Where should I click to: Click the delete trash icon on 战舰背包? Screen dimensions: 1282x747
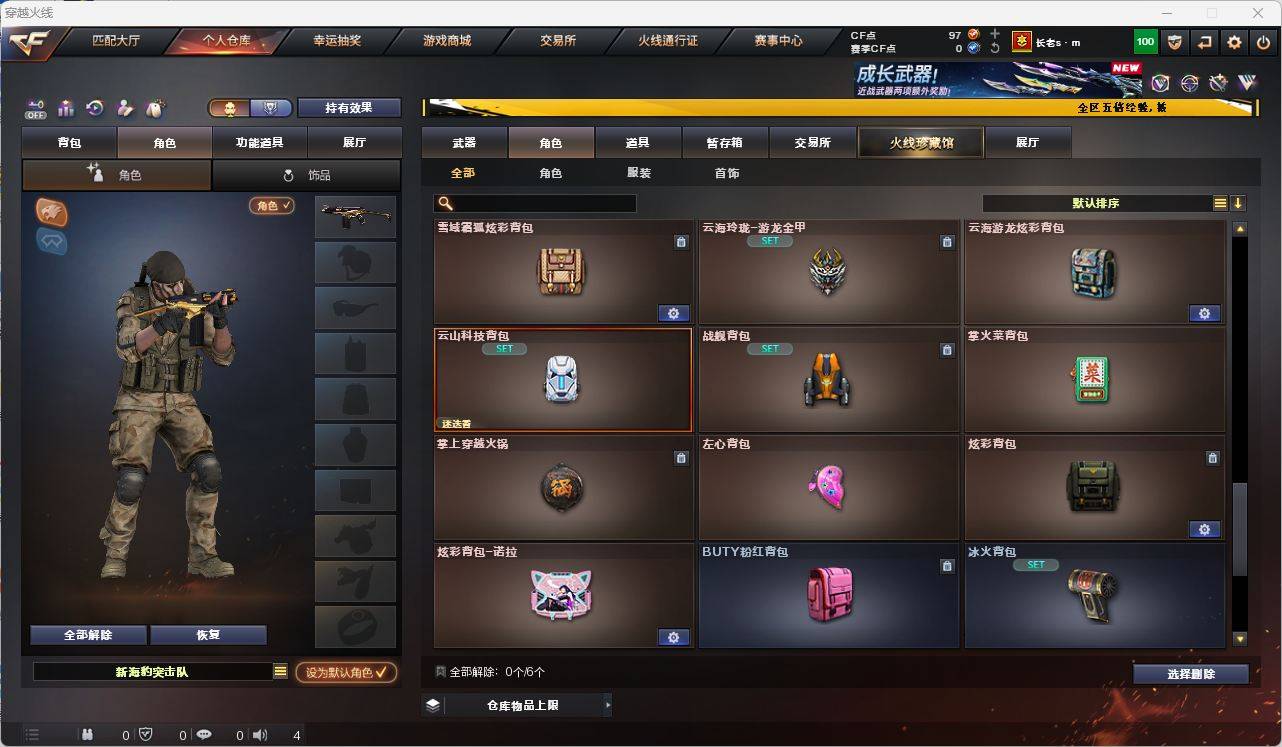click(947, 350)
